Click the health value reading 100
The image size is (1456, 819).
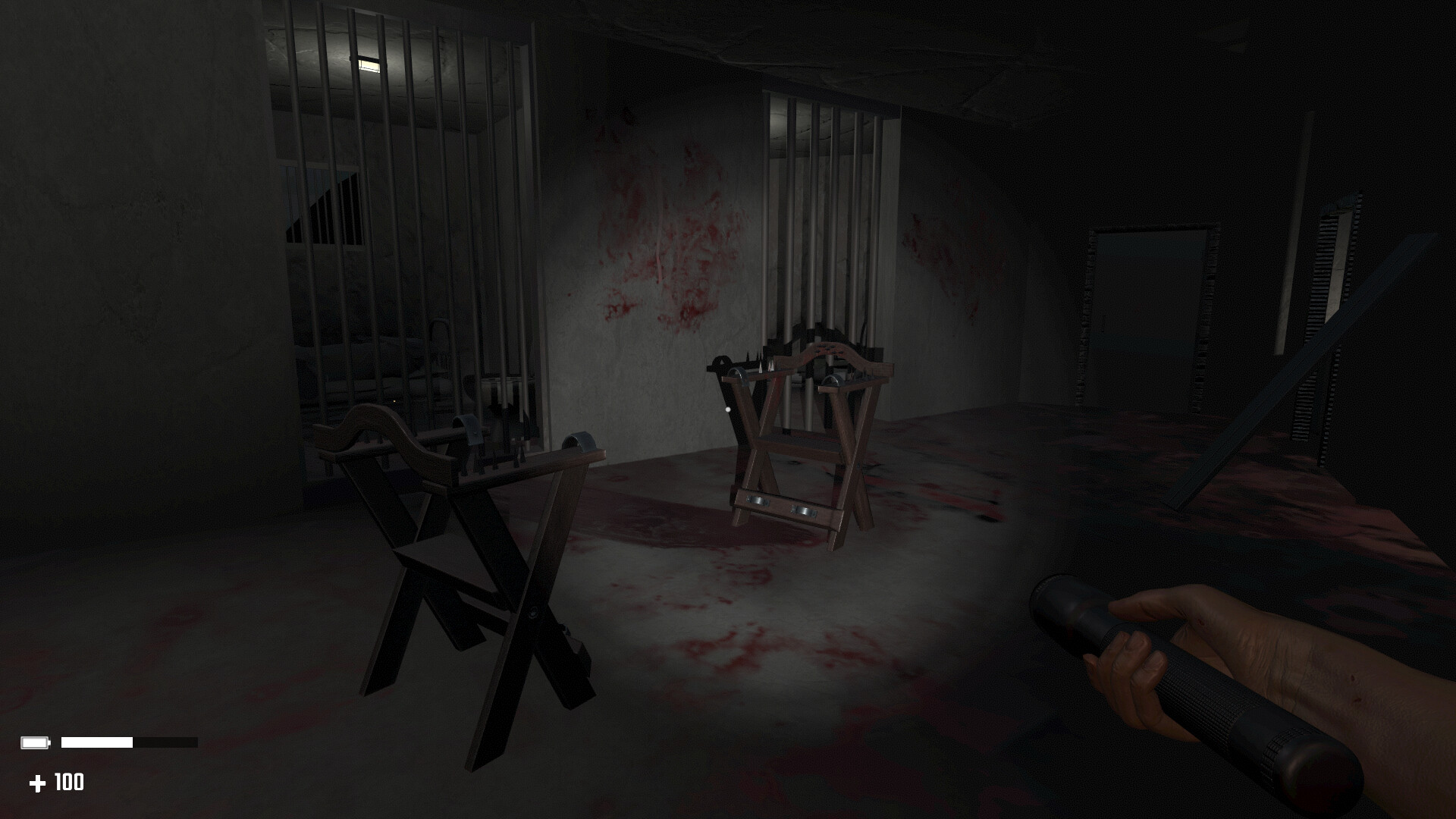coord(67,783)
